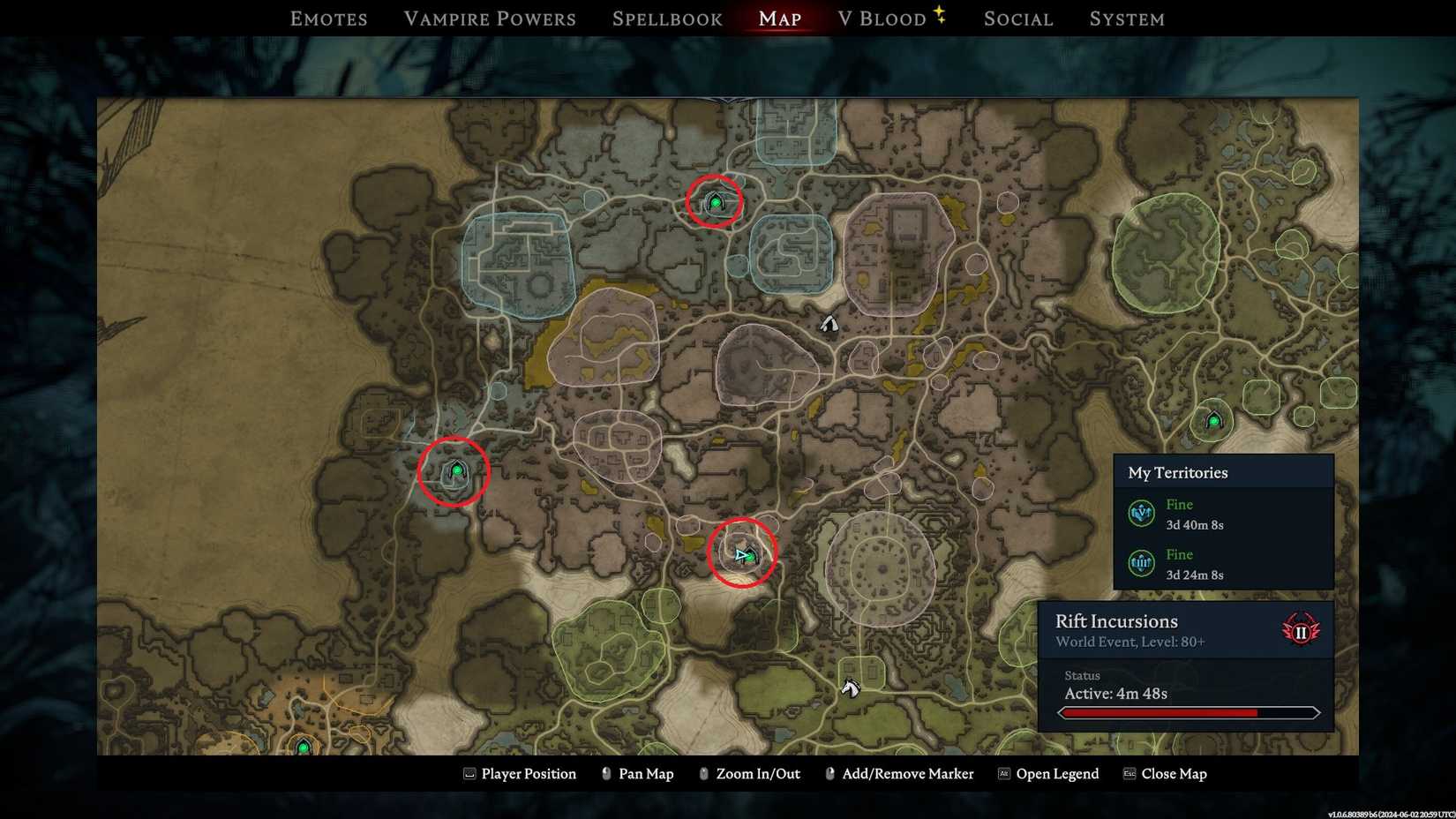The height and width of the screenshot is (819, 1456).
Task: Switch to the V Blood tab
Action: click(x=882, y=18)
